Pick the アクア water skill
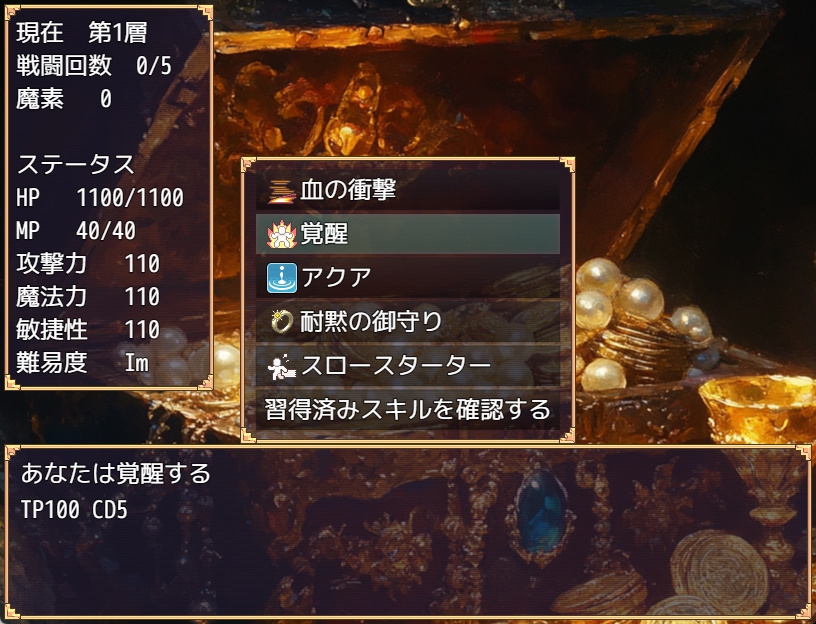Image resolution: width=816 pixels, height=624 pixels. [x=408, y=278]
